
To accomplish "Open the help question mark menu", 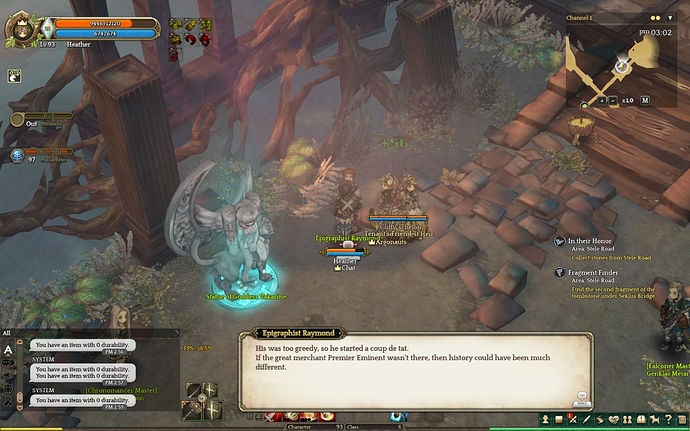I will tap(669, 419).
